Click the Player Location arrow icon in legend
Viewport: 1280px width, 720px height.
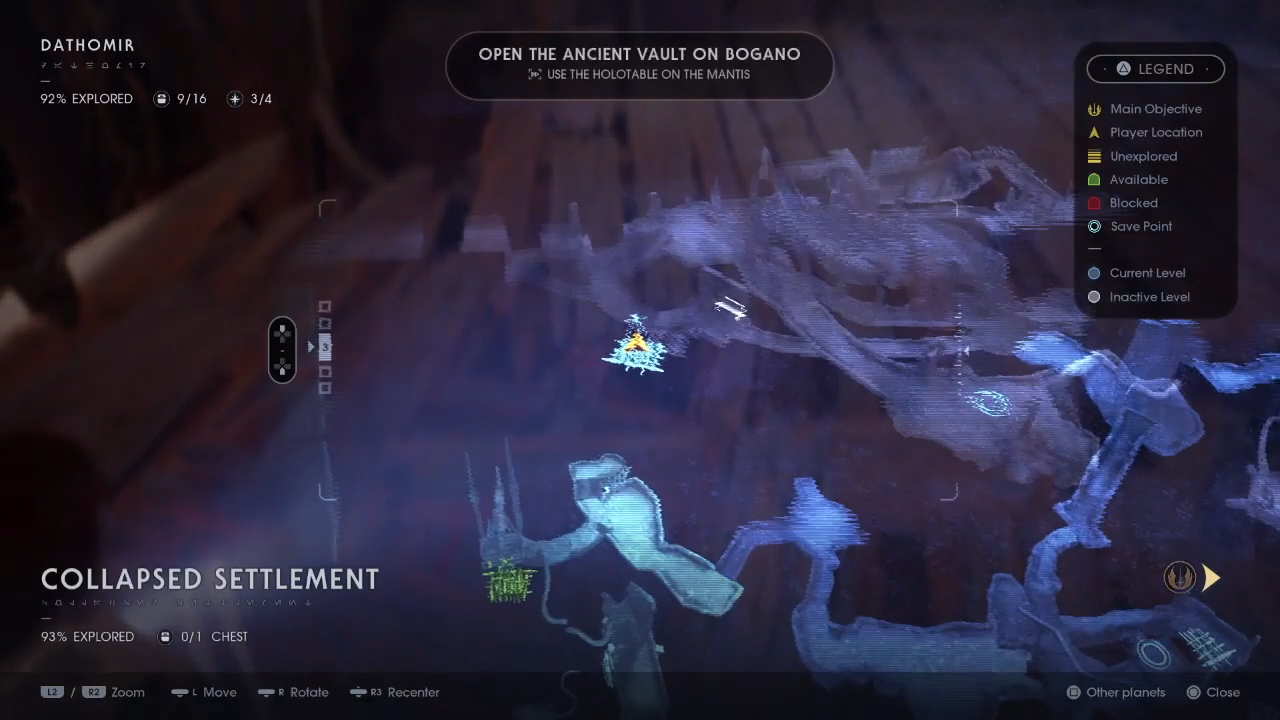[1093, 132]
